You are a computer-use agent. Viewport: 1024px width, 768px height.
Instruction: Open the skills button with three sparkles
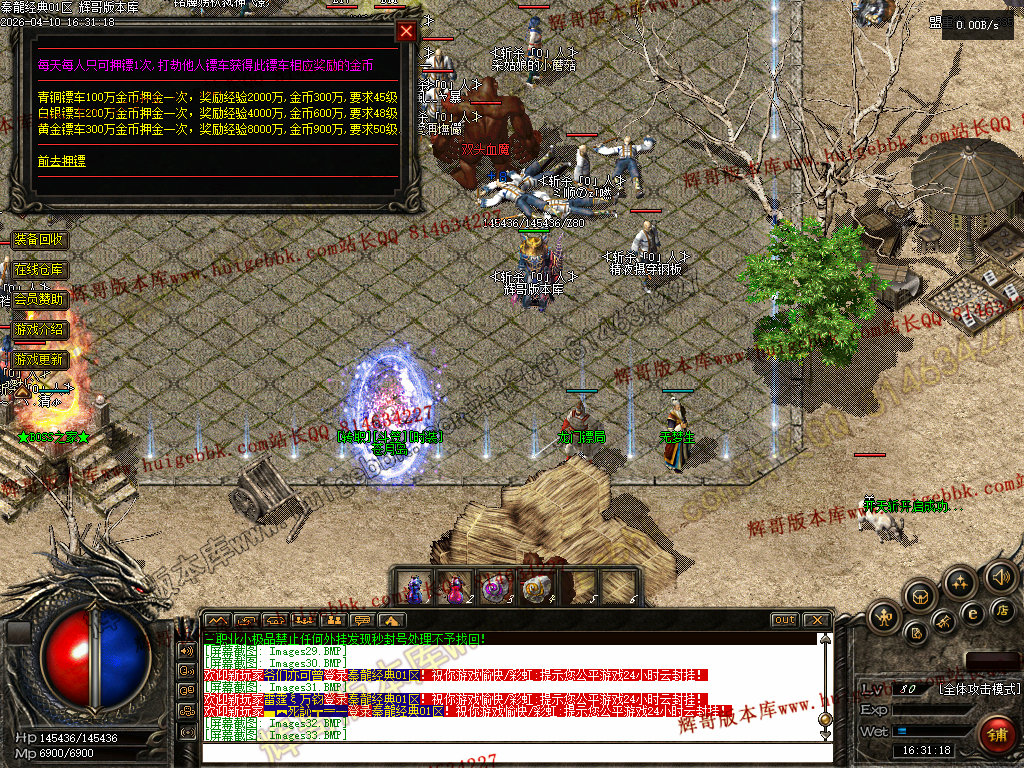[x=960, y=583]
